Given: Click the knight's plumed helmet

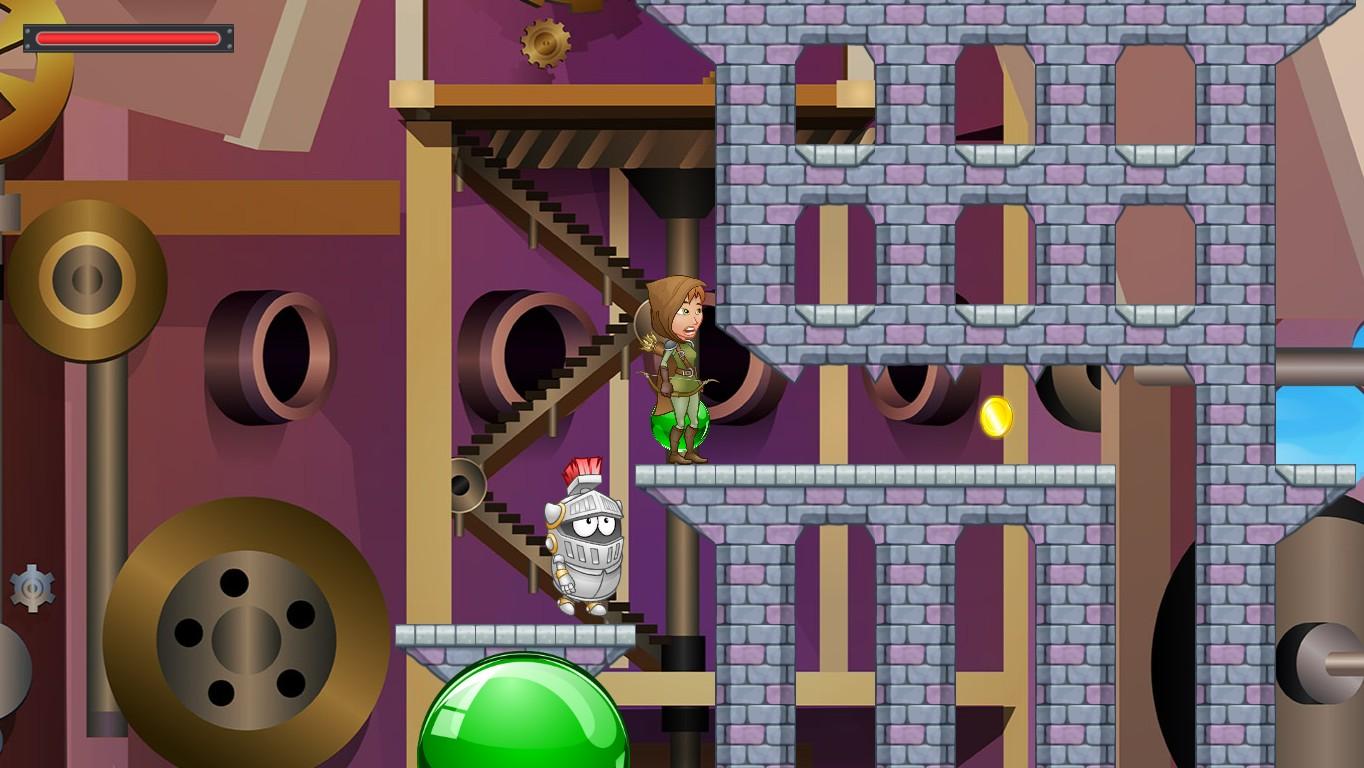Looking at the screenshot, I should (585, 480).
